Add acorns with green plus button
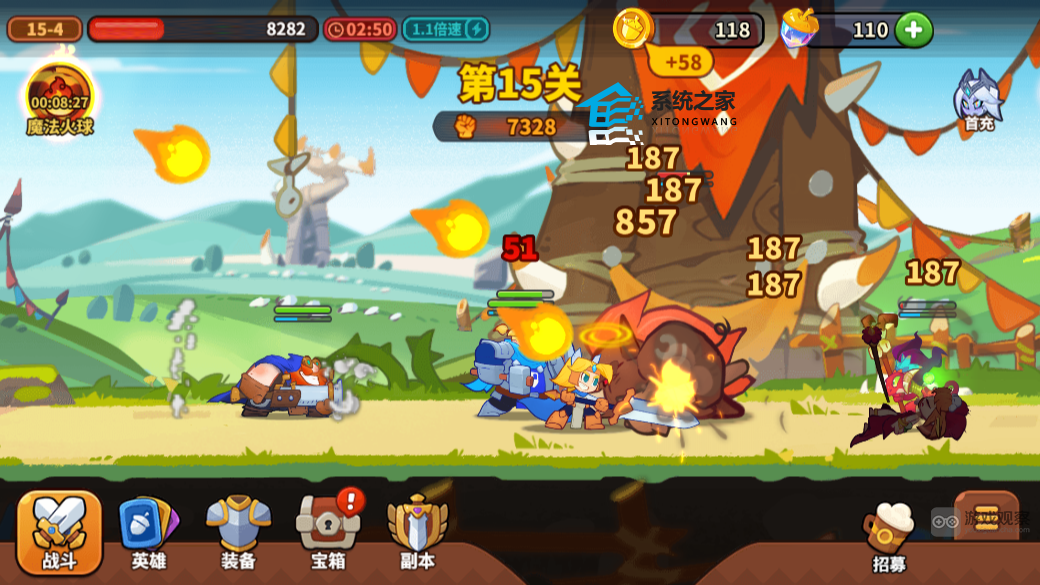 coord(913,30)
